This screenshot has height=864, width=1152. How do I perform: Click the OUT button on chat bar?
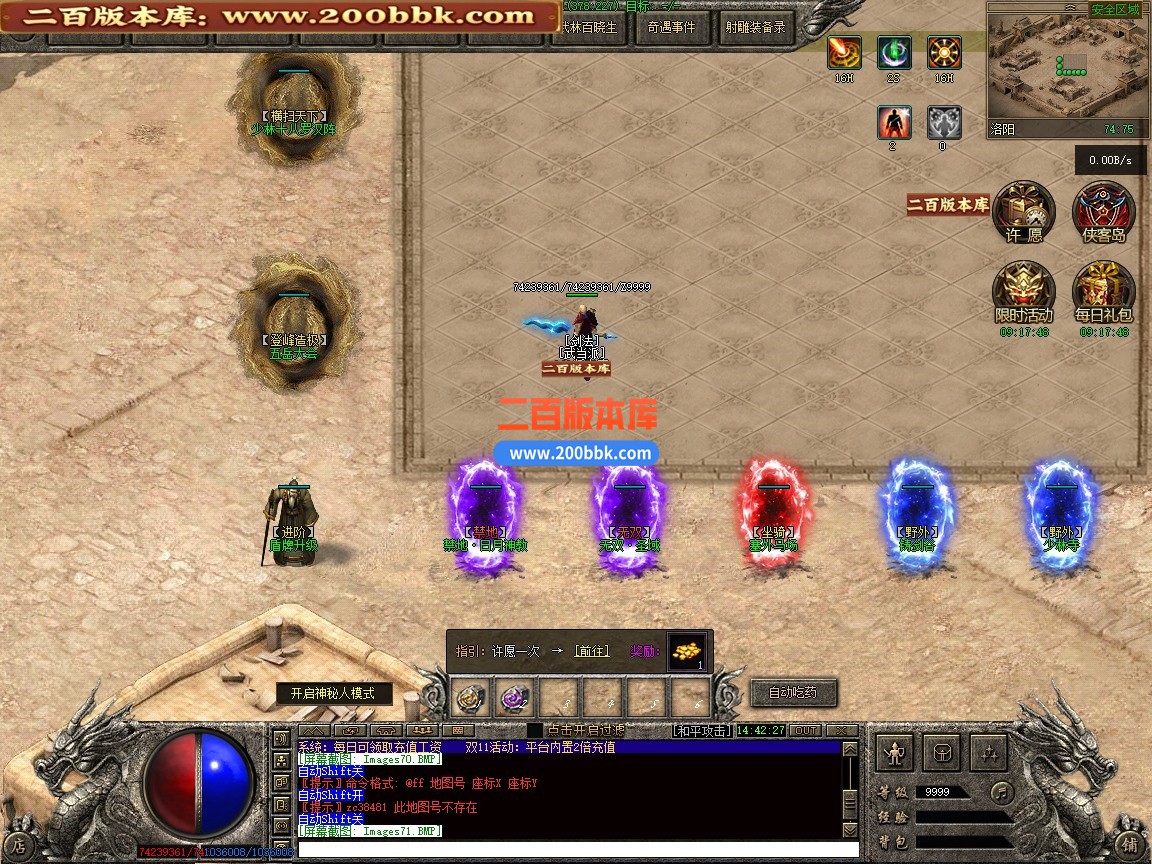click(x=805, y=731)
